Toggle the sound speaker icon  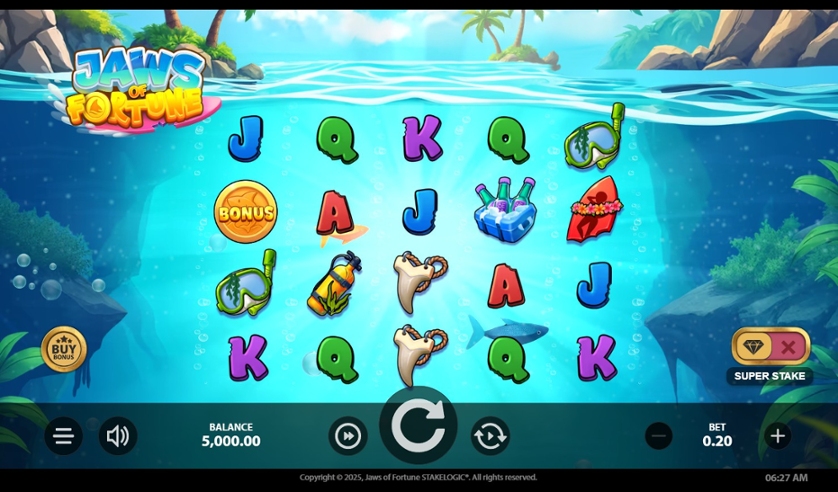click(x=118, y=436)
